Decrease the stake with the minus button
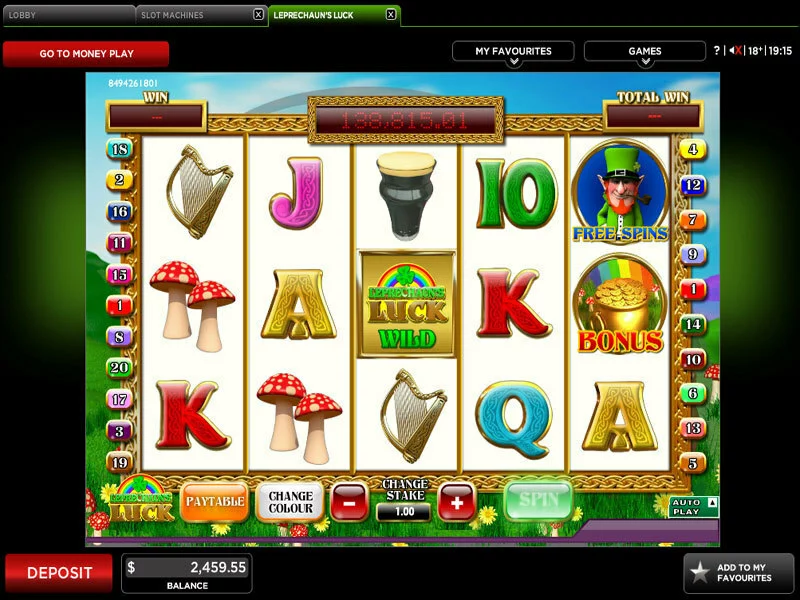The height and width of the screenshot is (600, 800). pos(350,501)
